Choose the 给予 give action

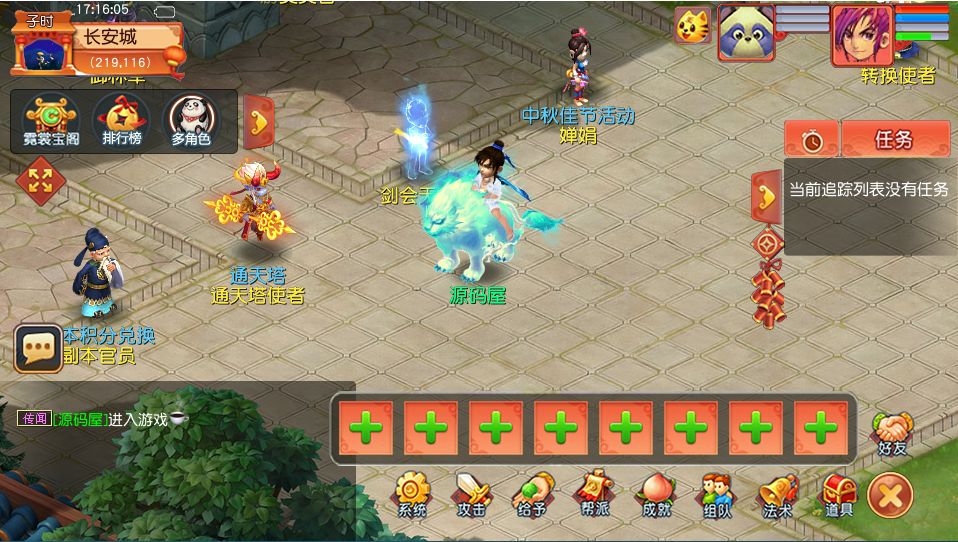(x=532, y=494)
